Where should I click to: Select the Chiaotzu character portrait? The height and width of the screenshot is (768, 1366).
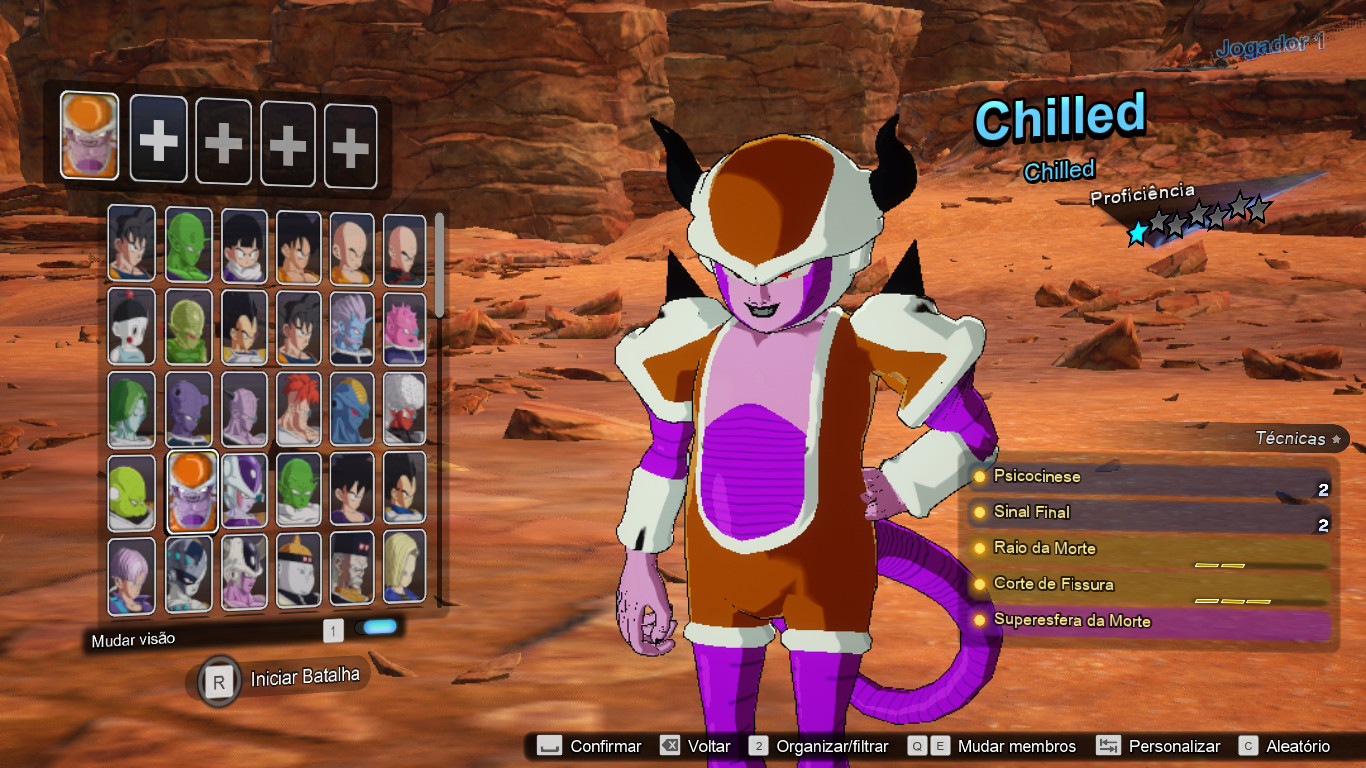pos(132,327)
